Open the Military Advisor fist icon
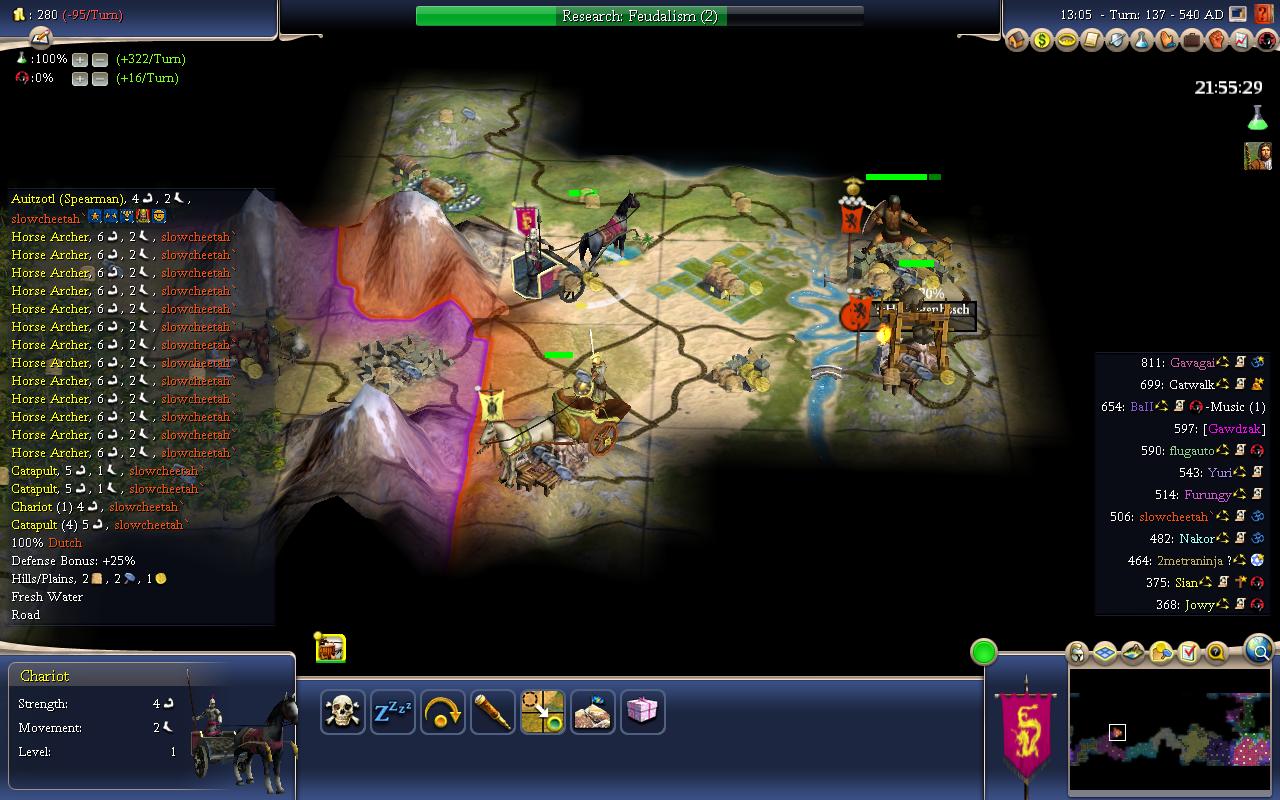This screenshot has height=800, width=1280. click(1217, 41)
